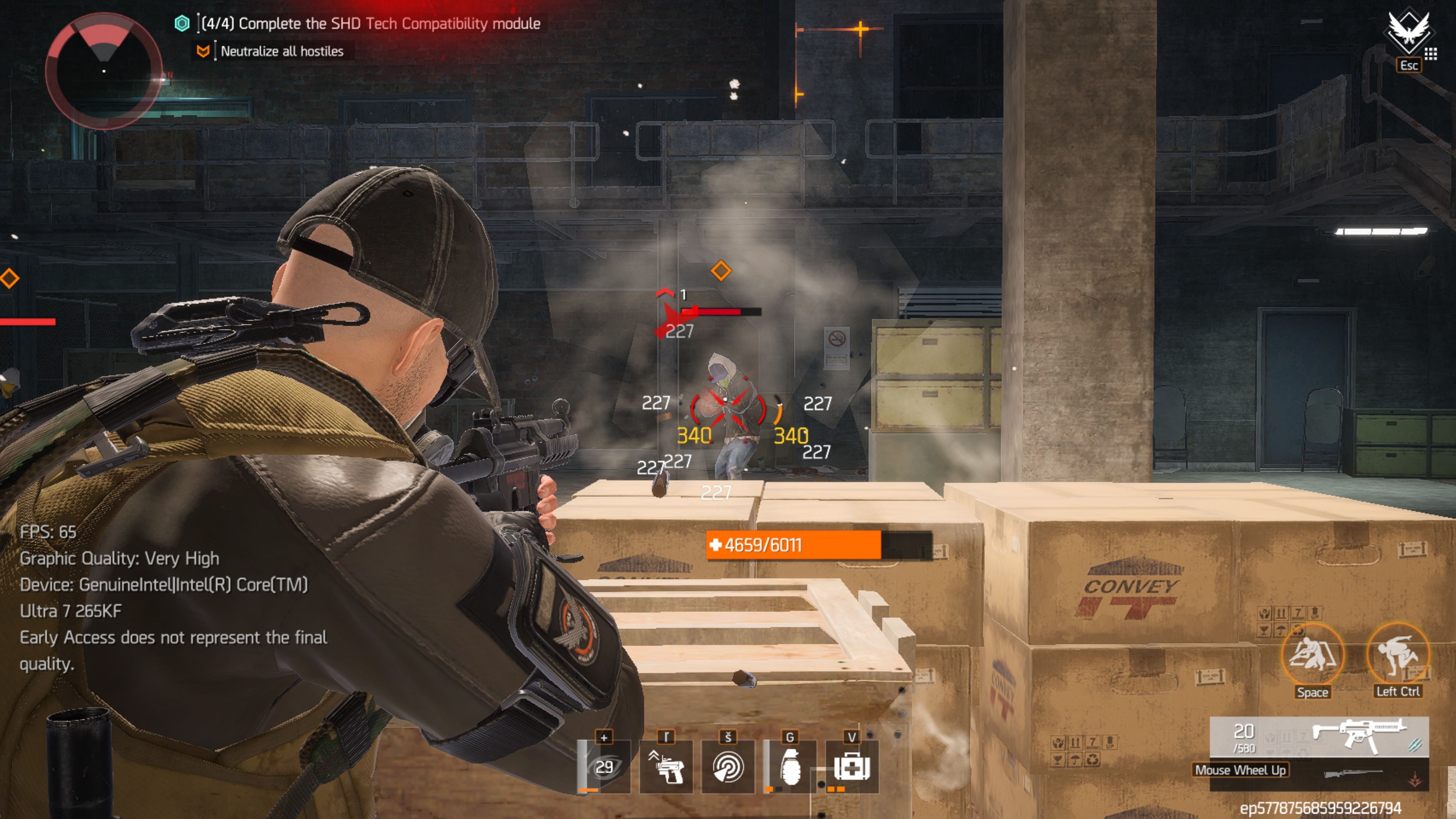Activate the eye skill on cooldown
This screenshot has width=1456, height=819.
pos(604,766)
